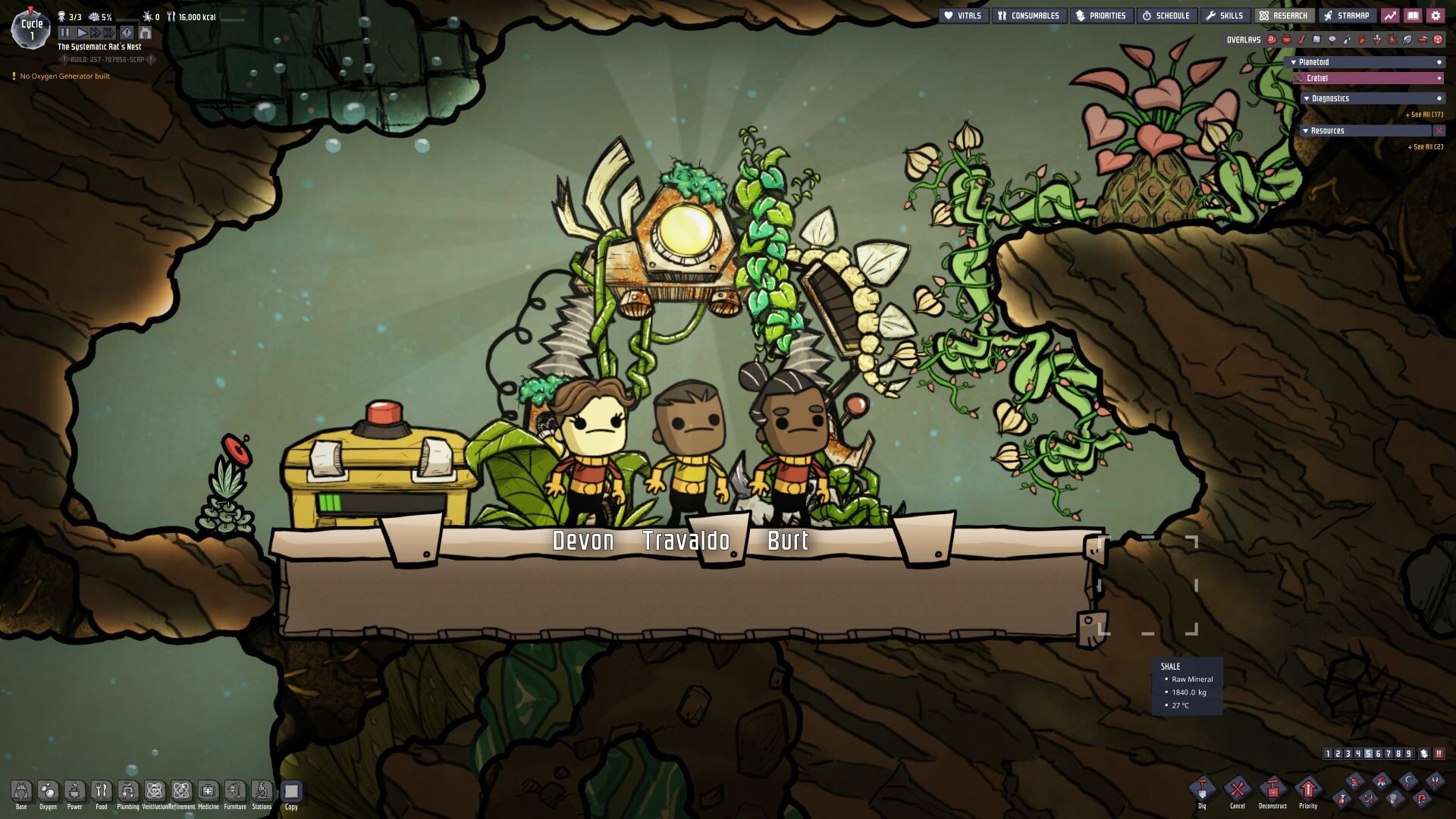Show the Schedule panel
Image resolution: width=1456 pixels, height=819 pixels.
[x=1166, y=16]
